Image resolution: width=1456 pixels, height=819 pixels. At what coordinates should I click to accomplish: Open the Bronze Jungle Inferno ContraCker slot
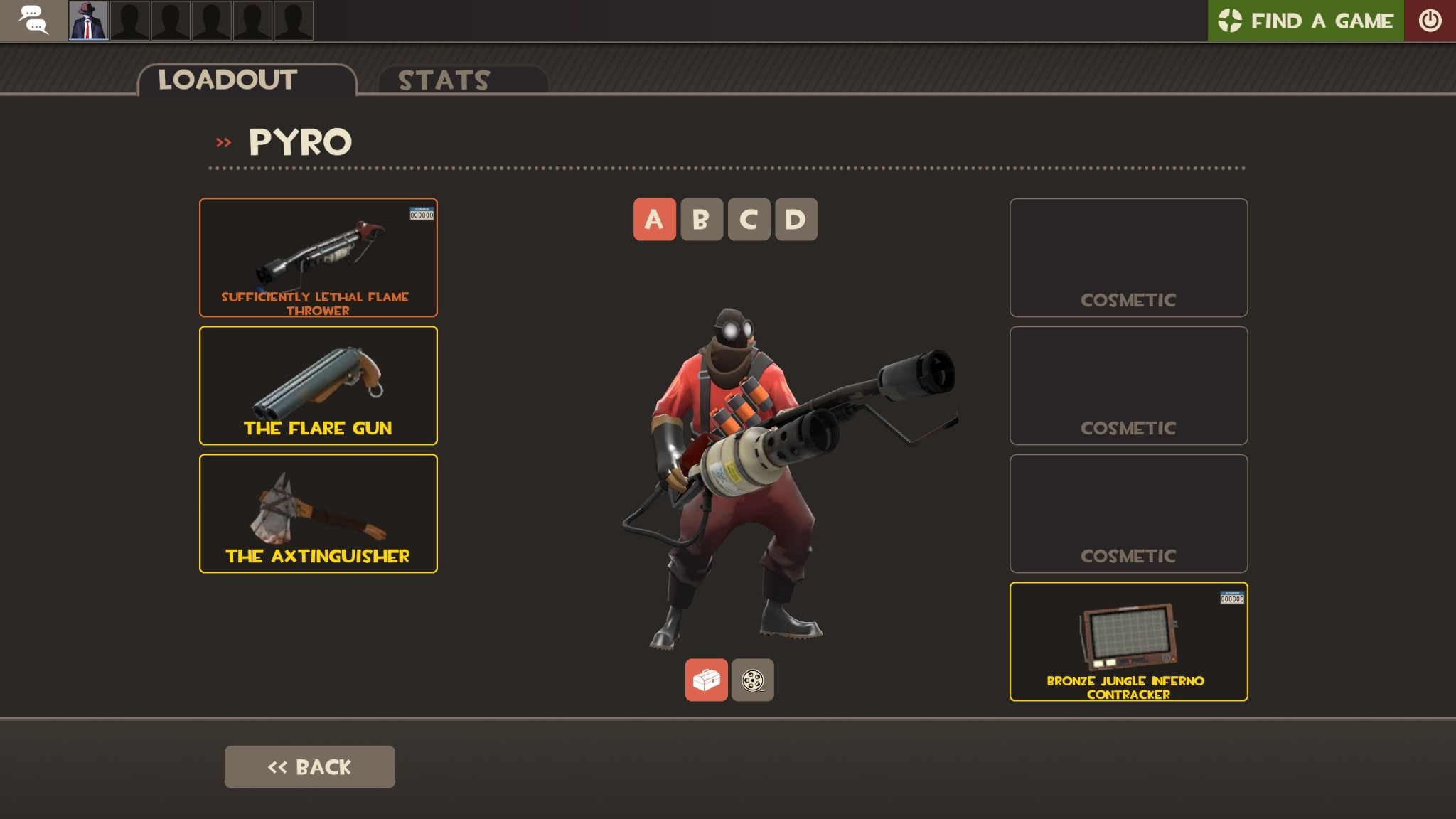pos(1129,640)
